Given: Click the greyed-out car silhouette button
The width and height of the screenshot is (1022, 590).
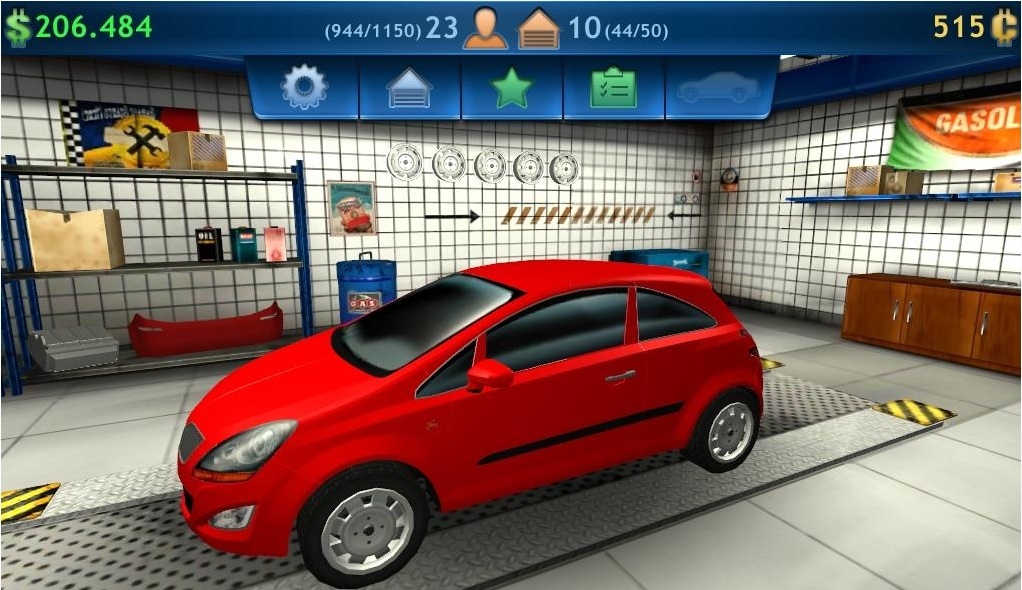Looking at the screenshot, I should (x=717, y=89).
